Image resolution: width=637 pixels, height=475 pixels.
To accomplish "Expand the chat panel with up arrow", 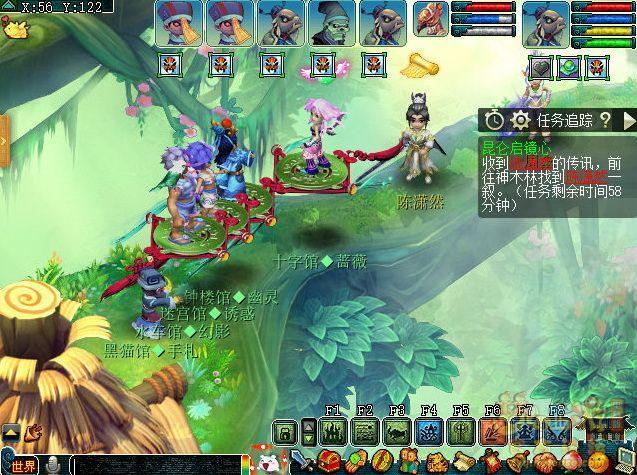I will 11,432.
